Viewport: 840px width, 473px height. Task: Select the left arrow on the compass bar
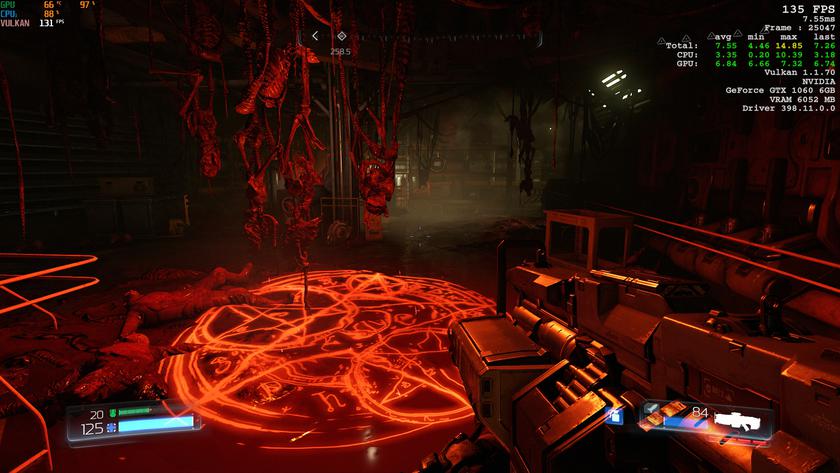pyautogui.click(x=315, y=36)
